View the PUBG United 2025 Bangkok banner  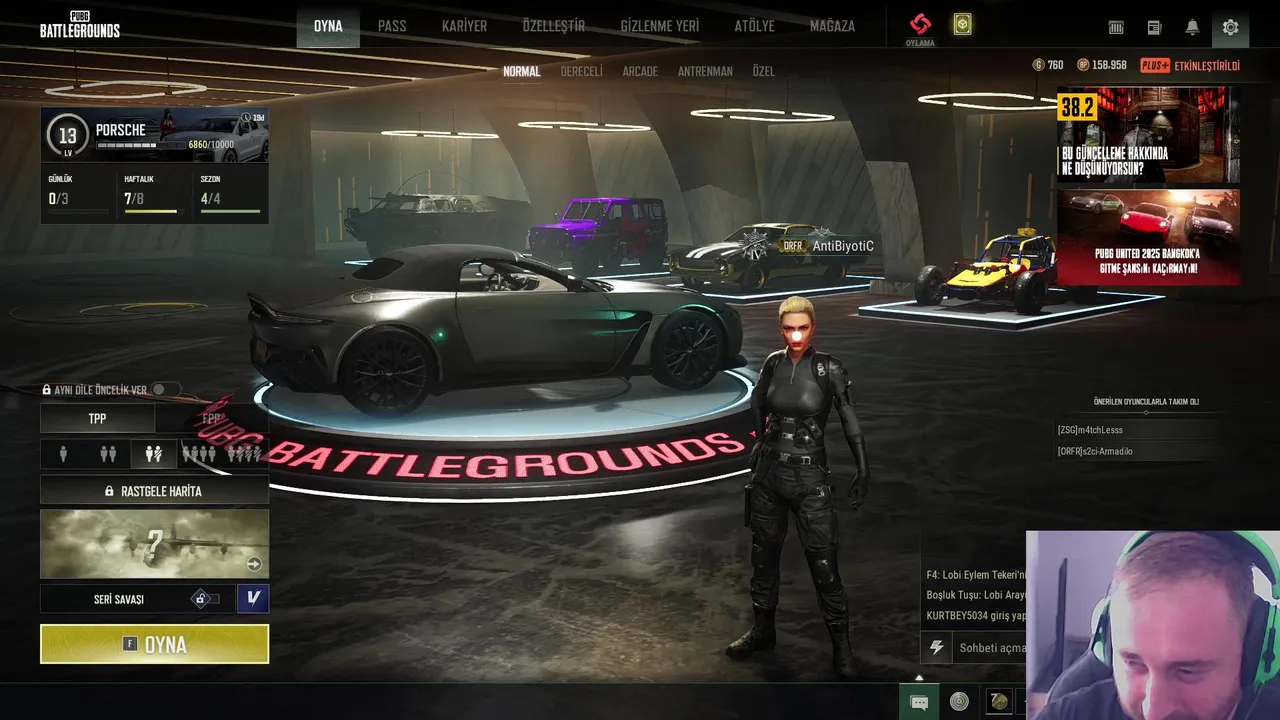[1148, 237]
